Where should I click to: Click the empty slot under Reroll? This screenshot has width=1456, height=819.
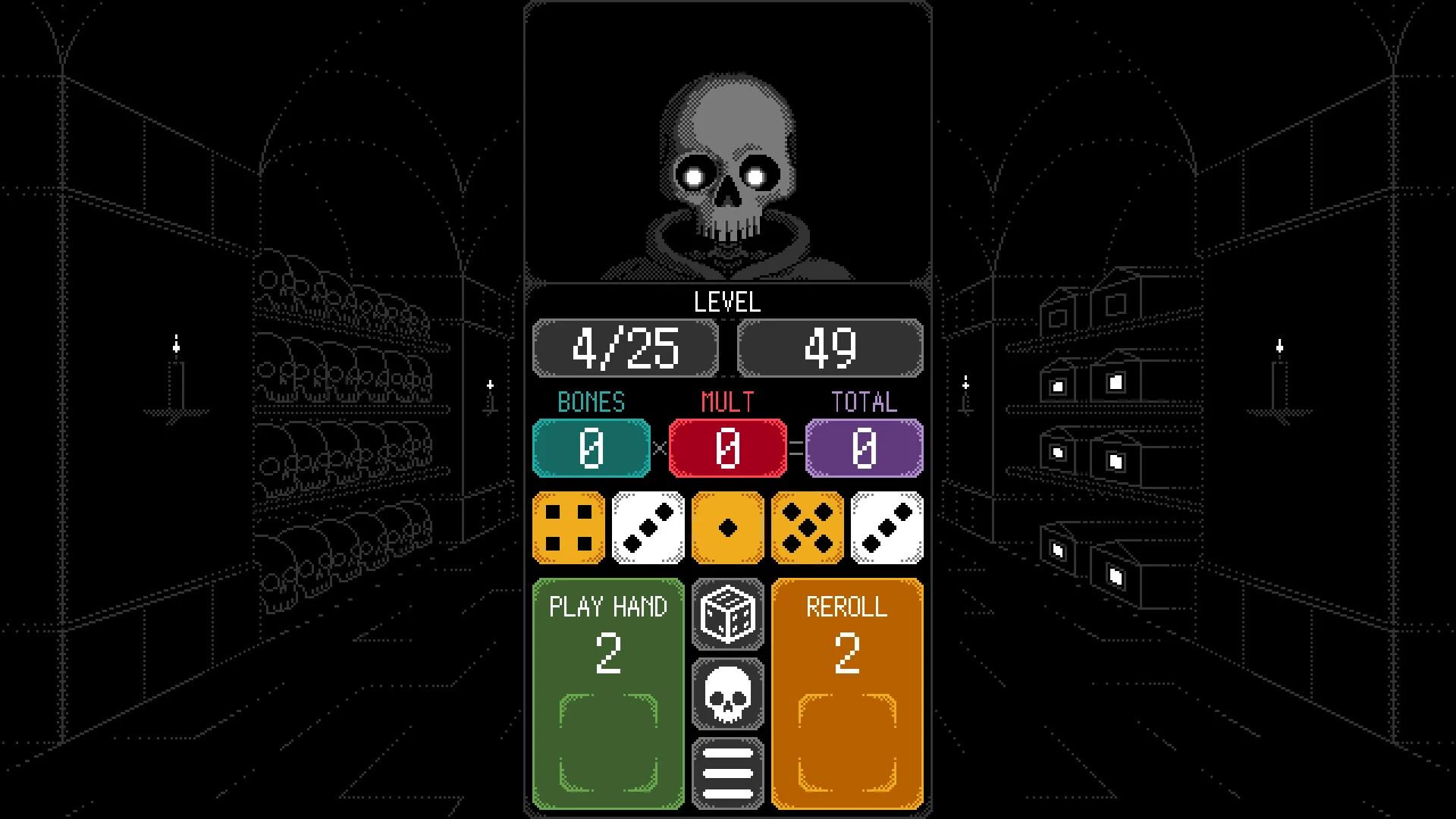click(847, 739)
